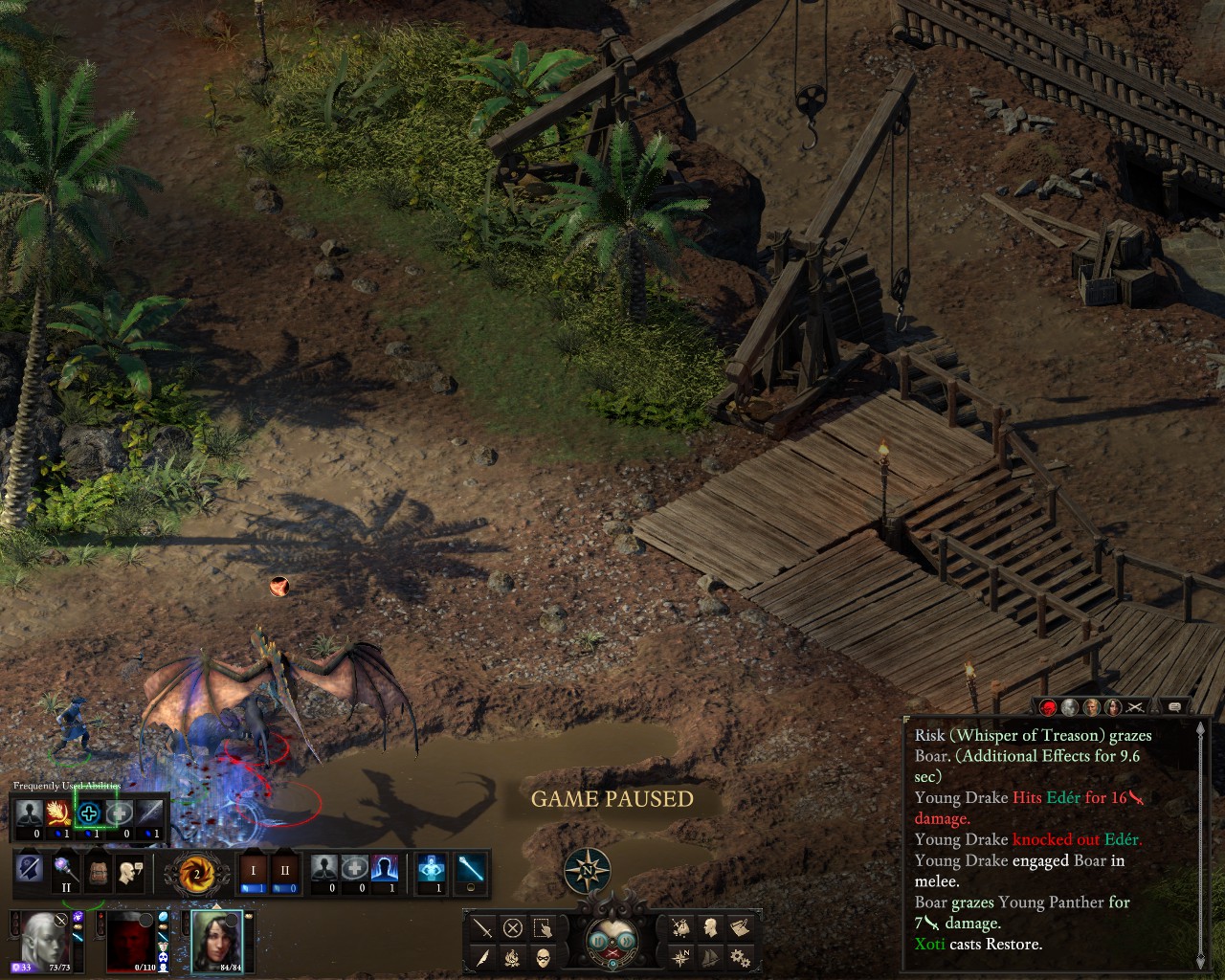This screenshot has height=980, width=1225.
Task: Open the character sheet bald head icon
Action: (x=710, y=927)
